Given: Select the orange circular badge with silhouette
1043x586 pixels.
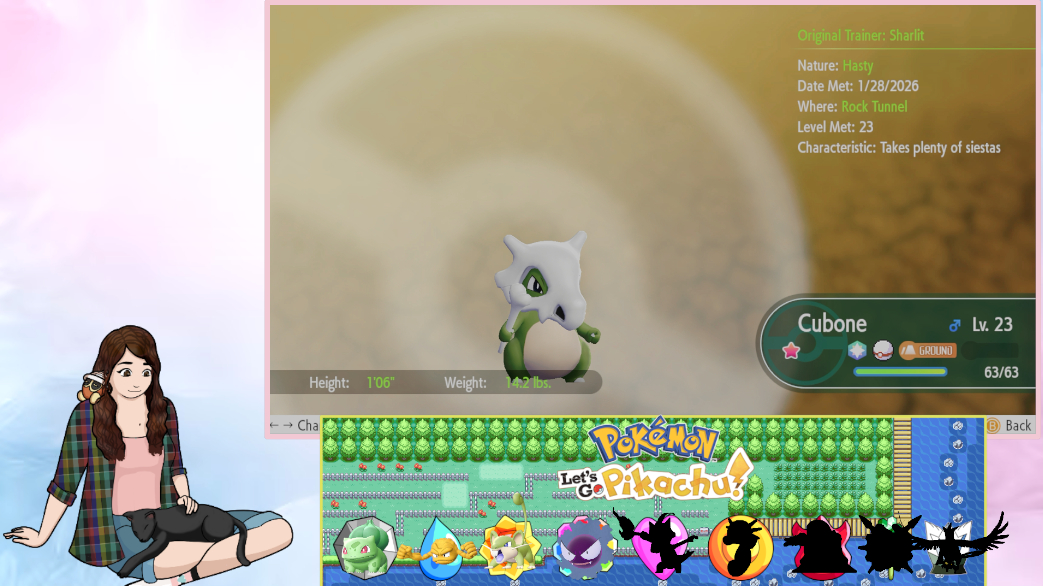Looking at the screenshot, I should 740,546.
